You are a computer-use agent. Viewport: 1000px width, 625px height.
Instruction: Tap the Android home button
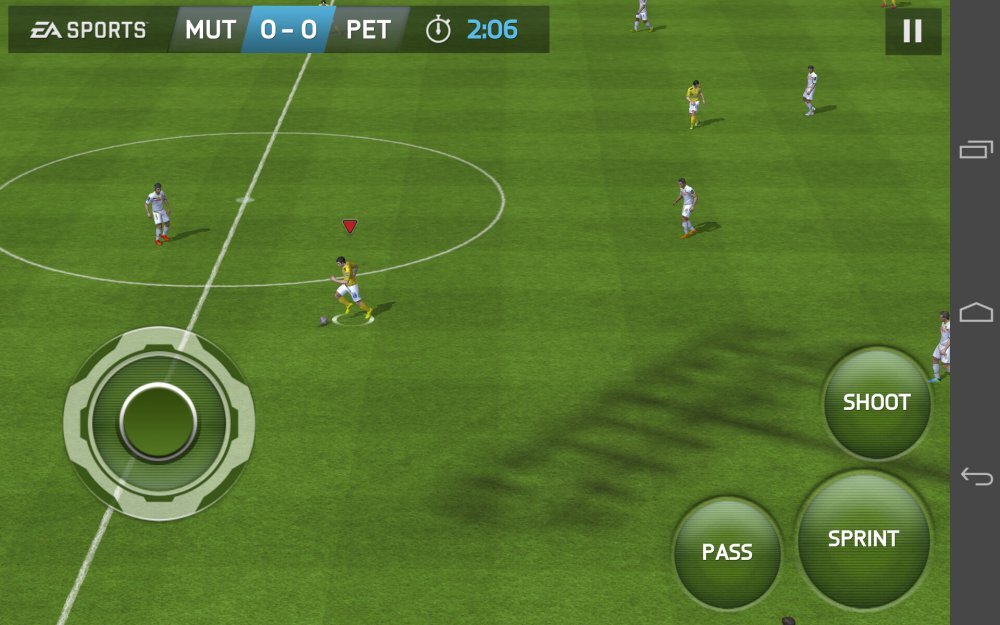976,313
